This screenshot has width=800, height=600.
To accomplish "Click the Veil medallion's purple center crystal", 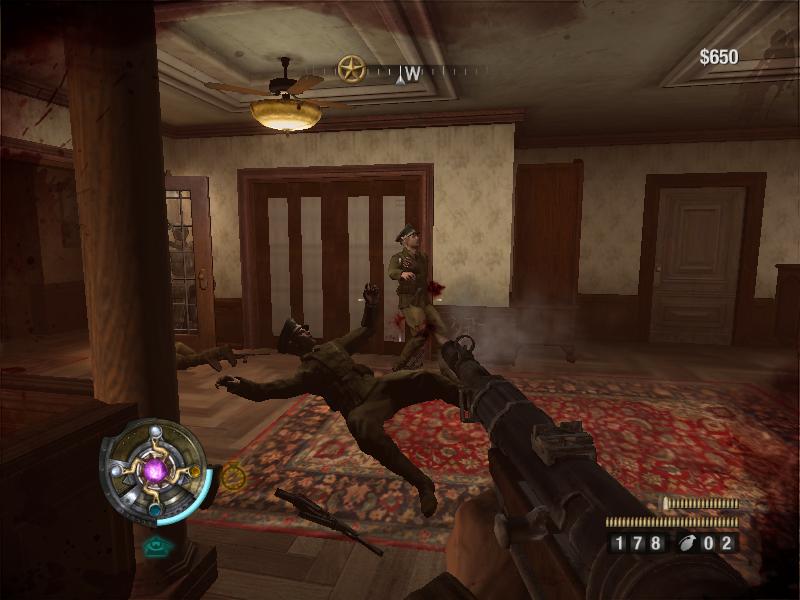I will click(x=156, y=469).
